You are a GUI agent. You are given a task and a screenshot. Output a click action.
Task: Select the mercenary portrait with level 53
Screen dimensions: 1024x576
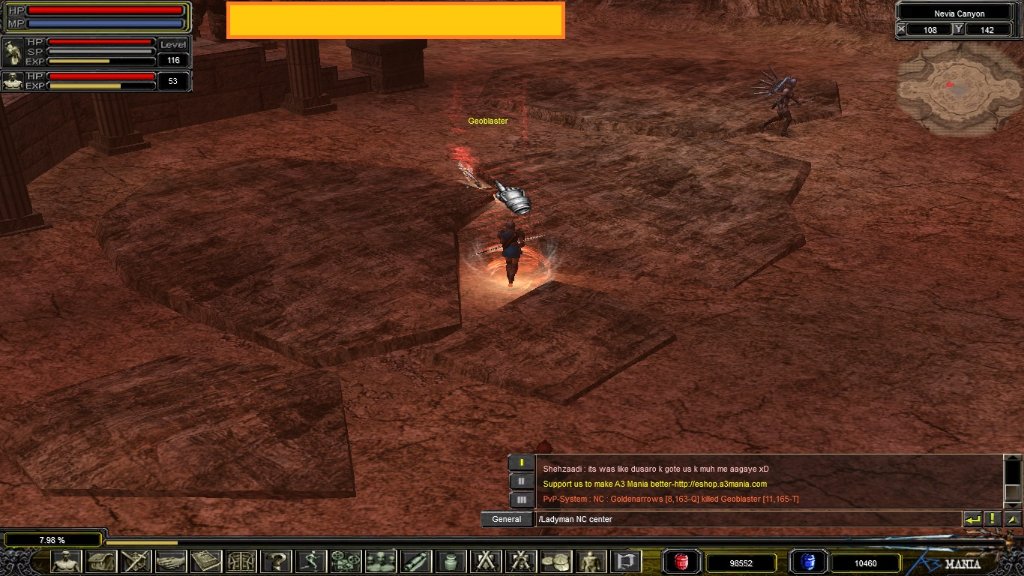coord(13,81)
